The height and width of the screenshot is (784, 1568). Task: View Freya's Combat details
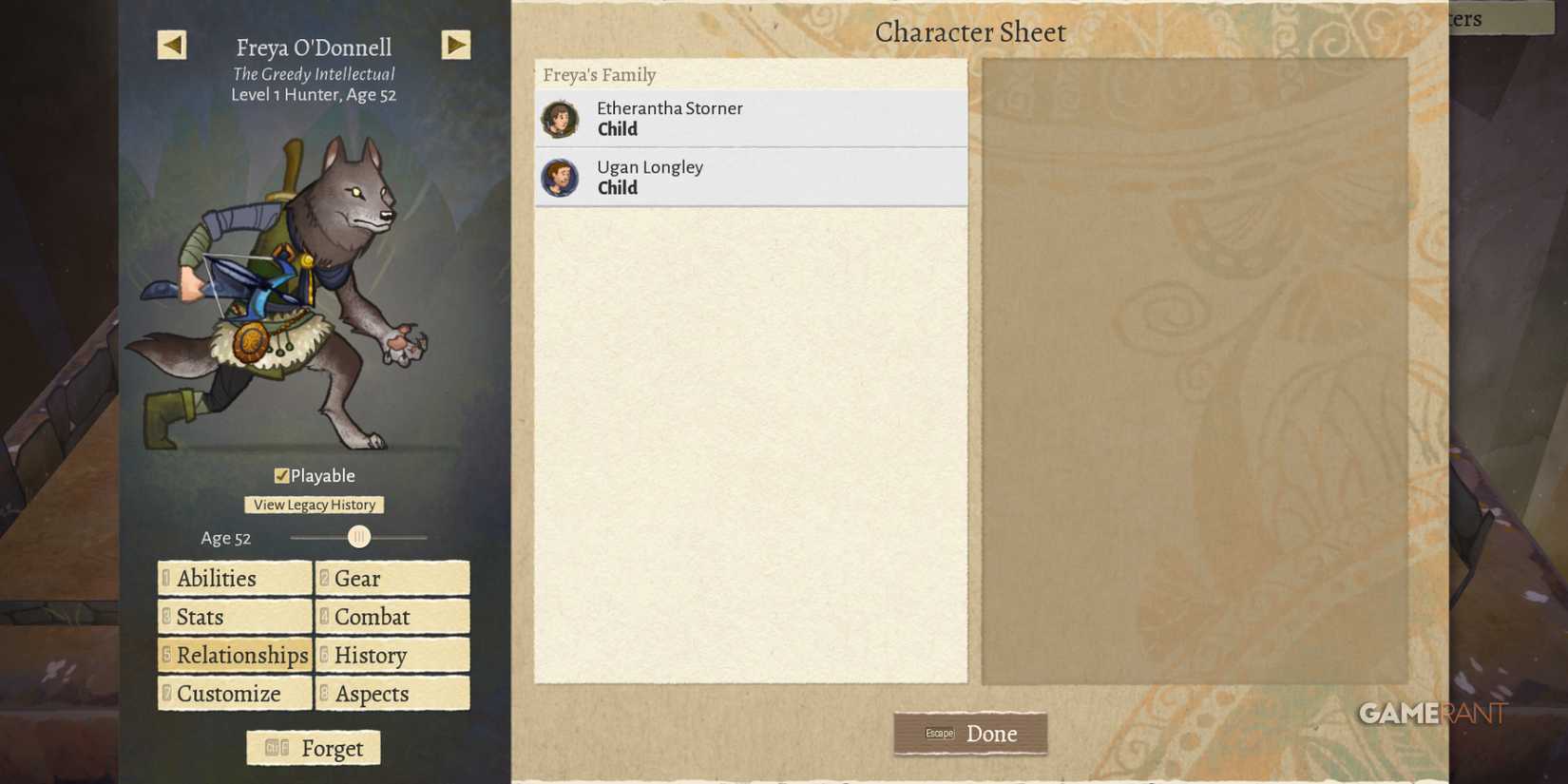coord(392,617)
